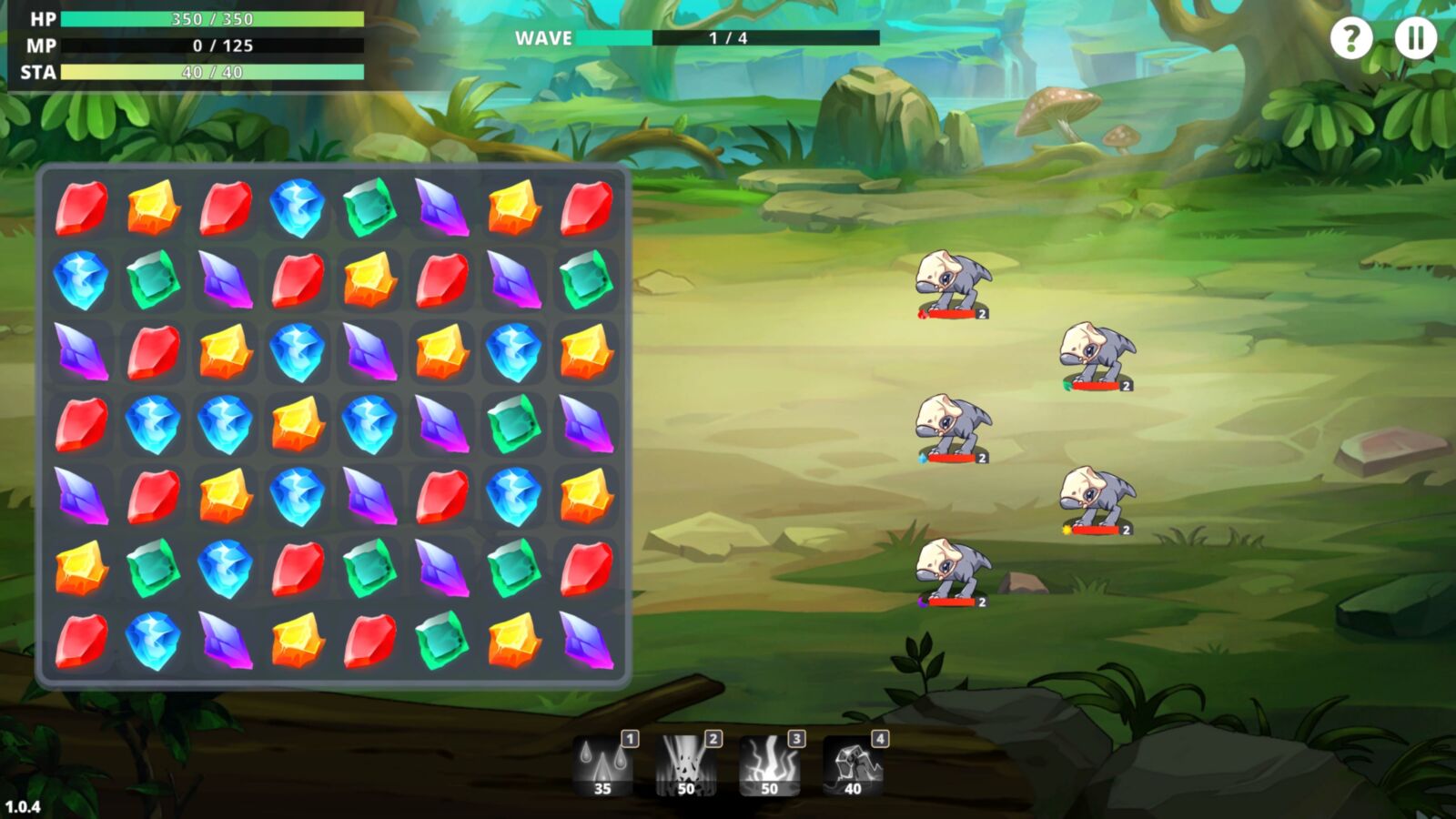Screen dimensions: 1456x819
Task: Pause the game
Action: click(x=1416, y=38)
